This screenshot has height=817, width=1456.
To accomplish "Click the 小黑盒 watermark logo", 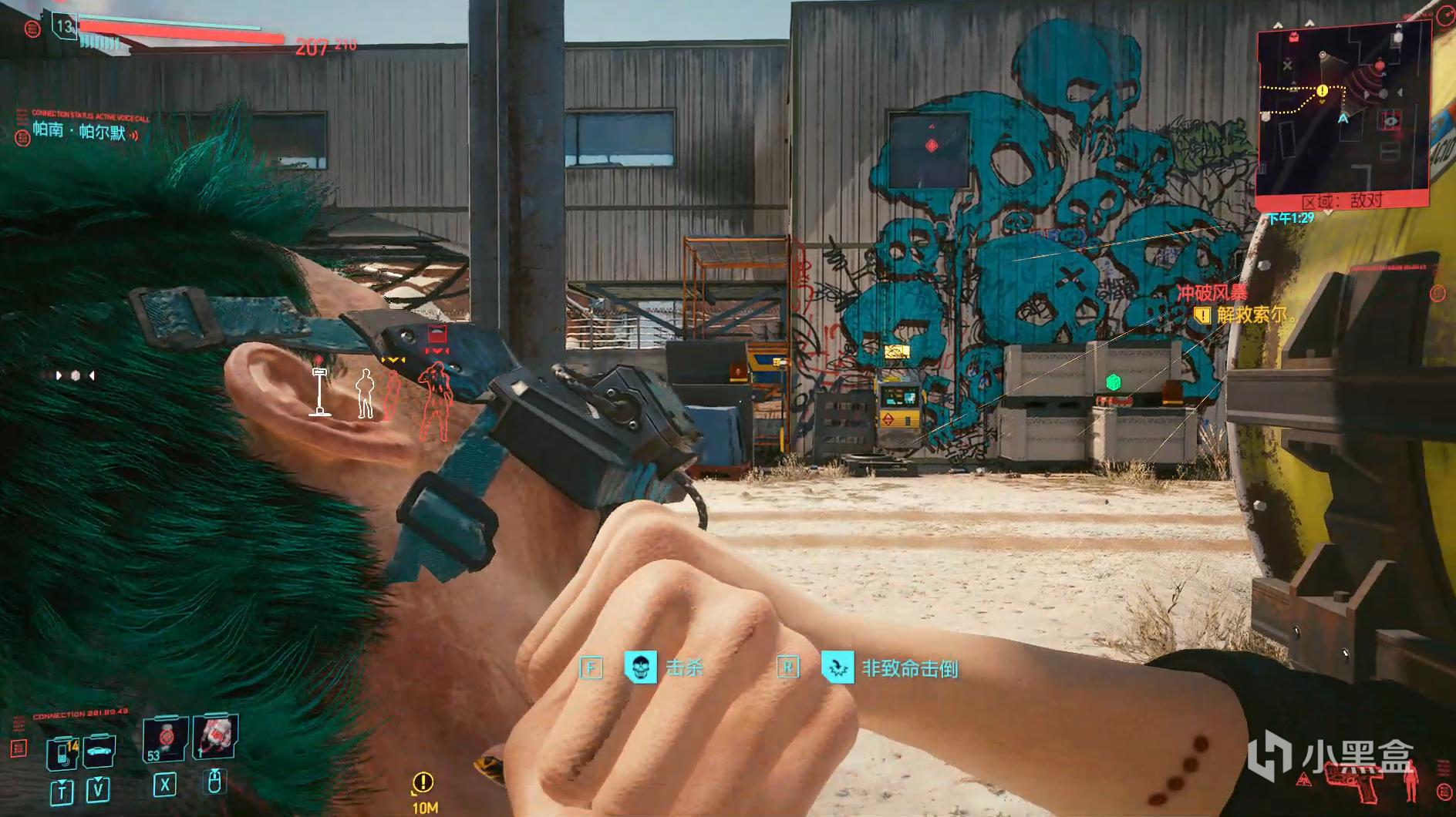I will point(1330,757).
